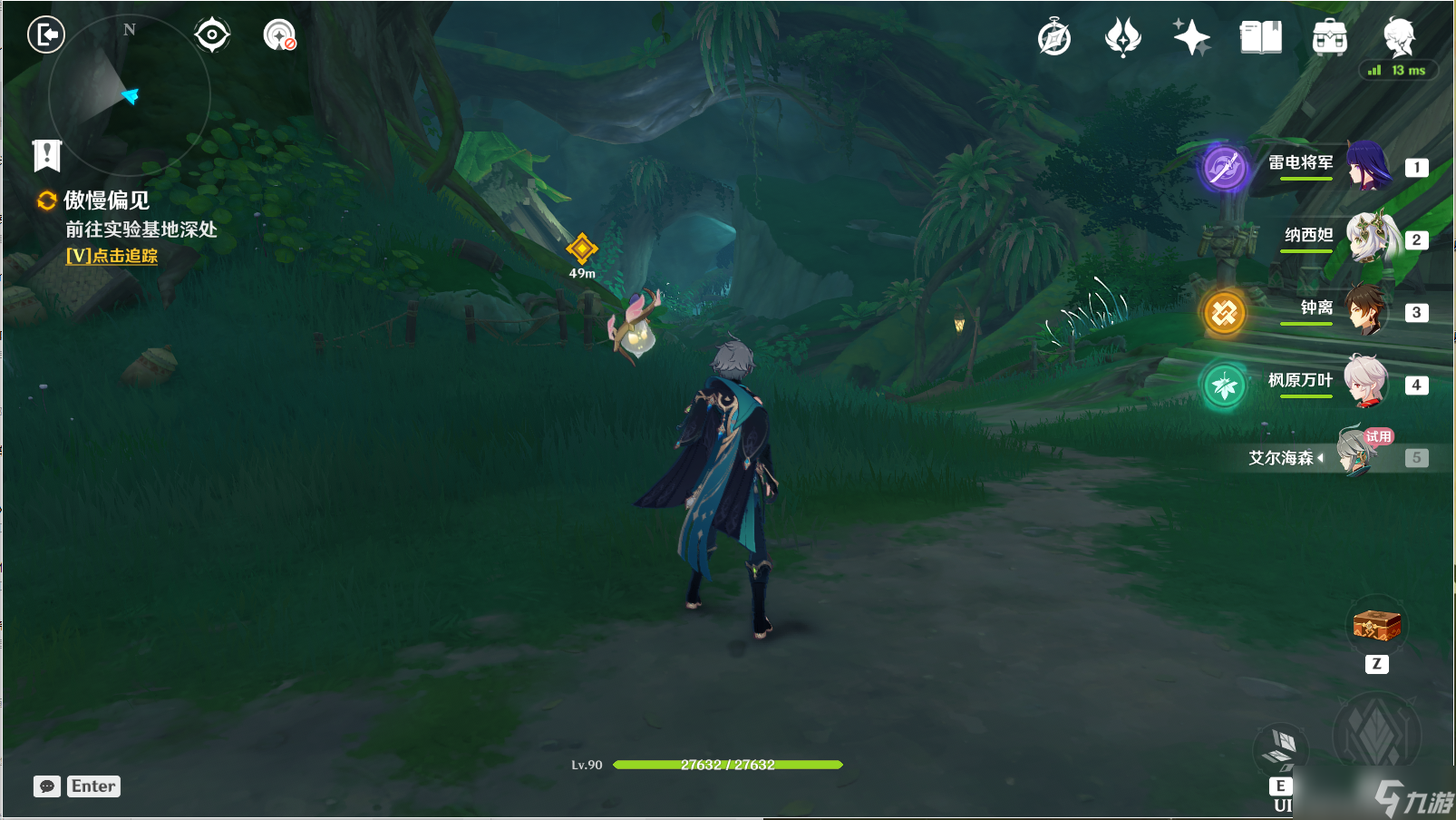Activate Alhaitham's elemental skill icon
The width and height of the screenshot is (1456, 820).
point(1280,751)
